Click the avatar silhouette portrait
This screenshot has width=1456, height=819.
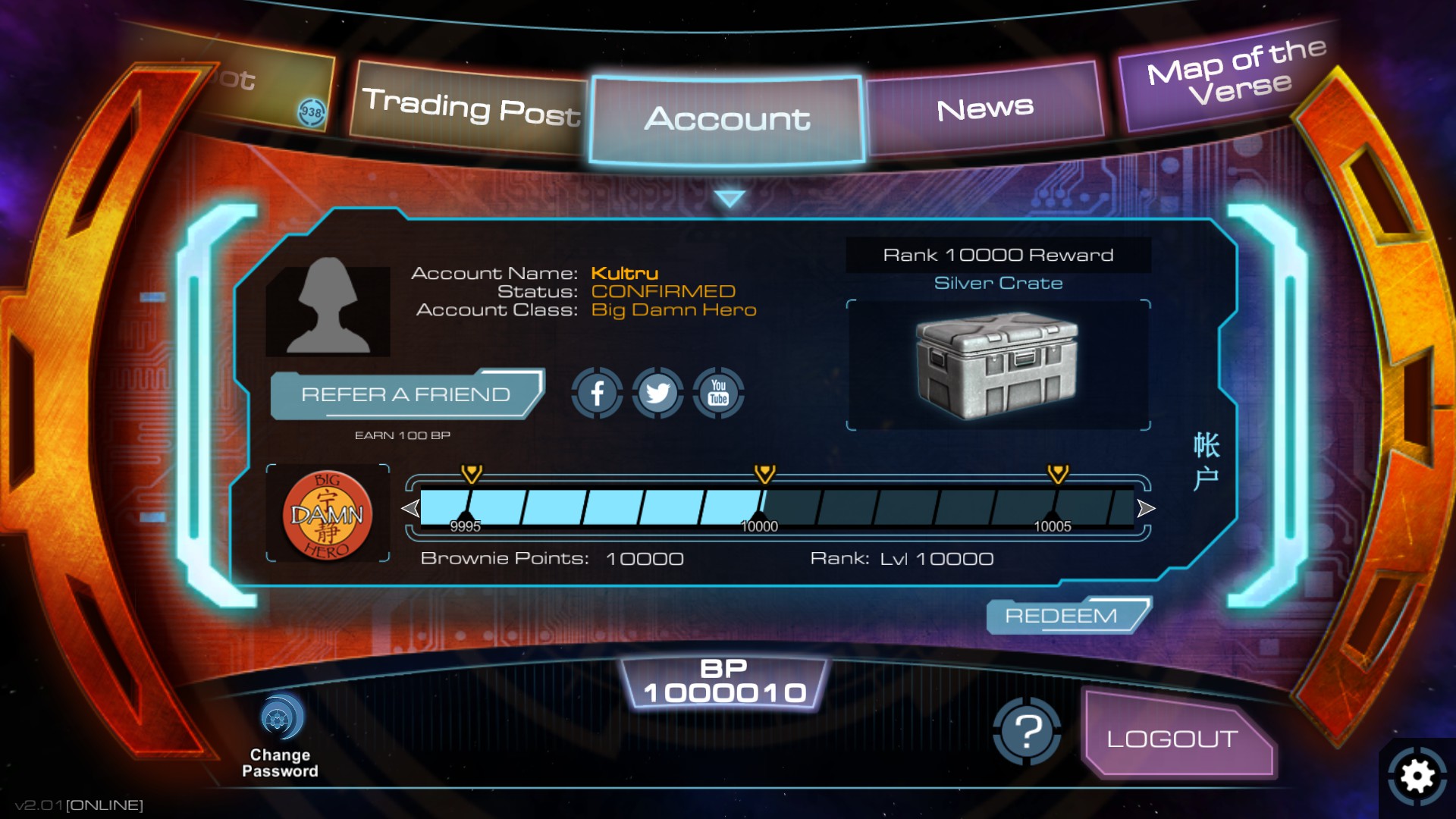[328, 312]
